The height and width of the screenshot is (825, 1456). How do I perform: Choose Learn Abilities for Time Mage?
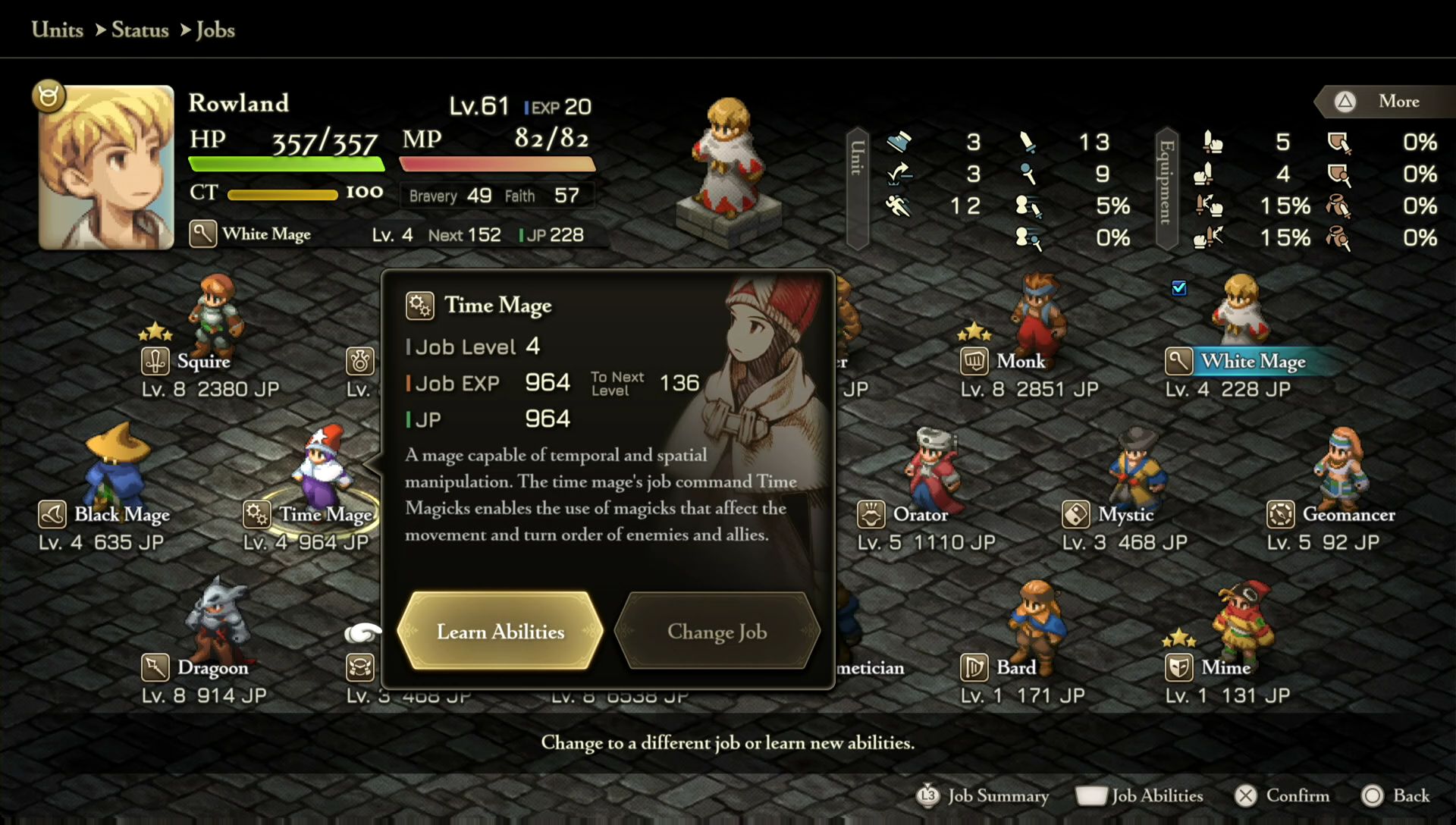tap(500, 631)
